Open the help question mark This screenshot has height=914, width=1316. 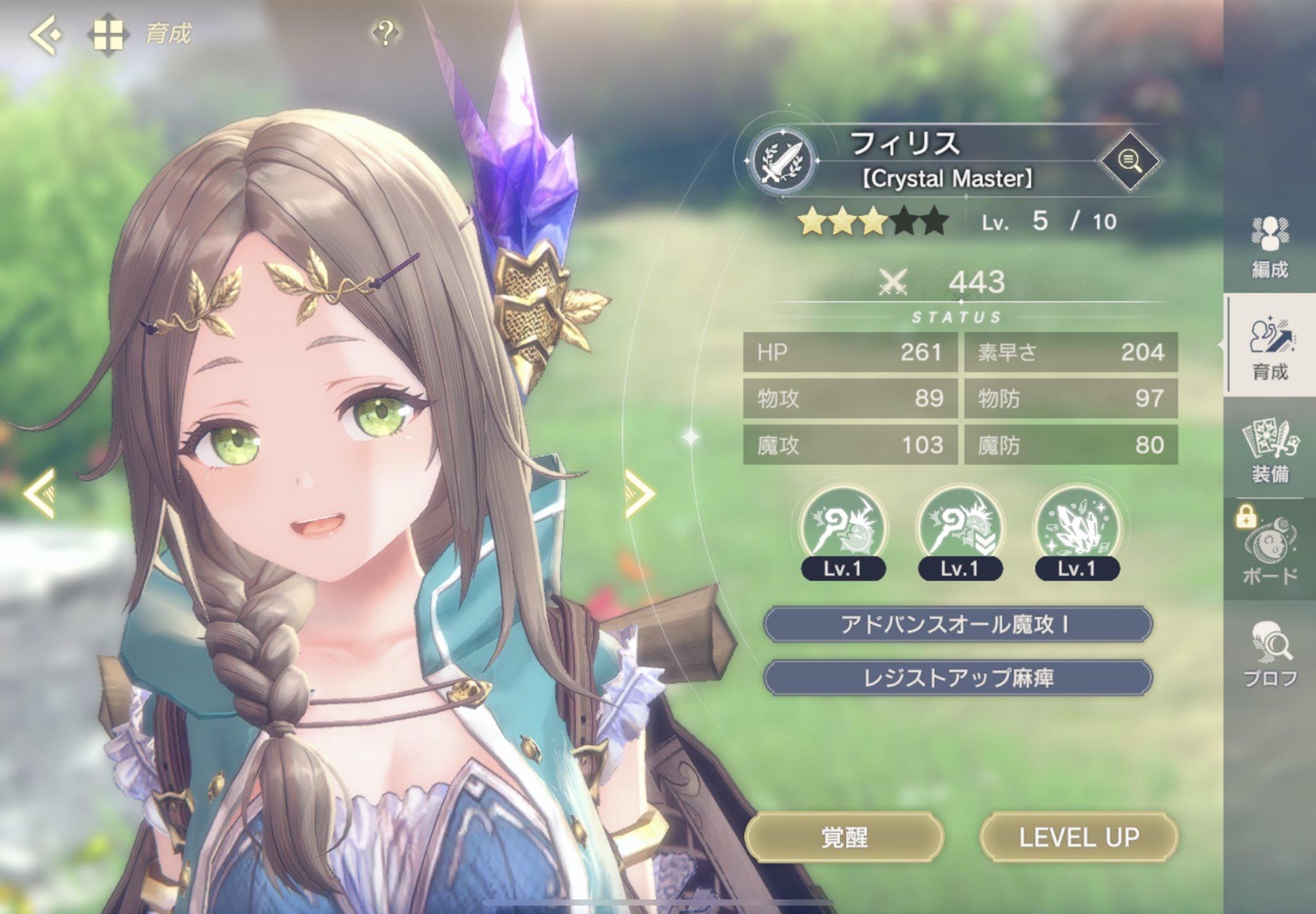tap(386, 32)
